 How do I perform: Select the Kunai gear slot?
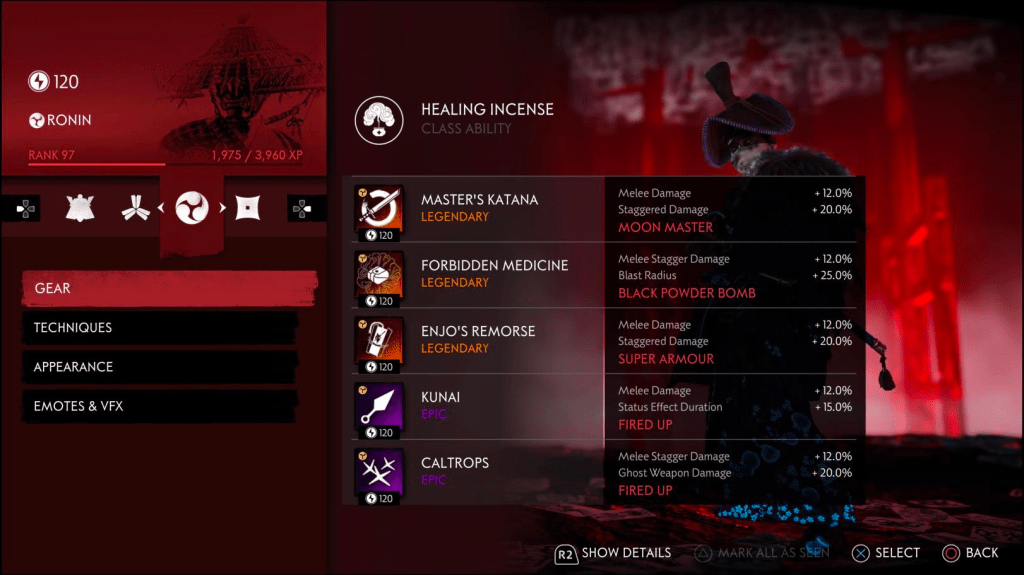point(479,406)
